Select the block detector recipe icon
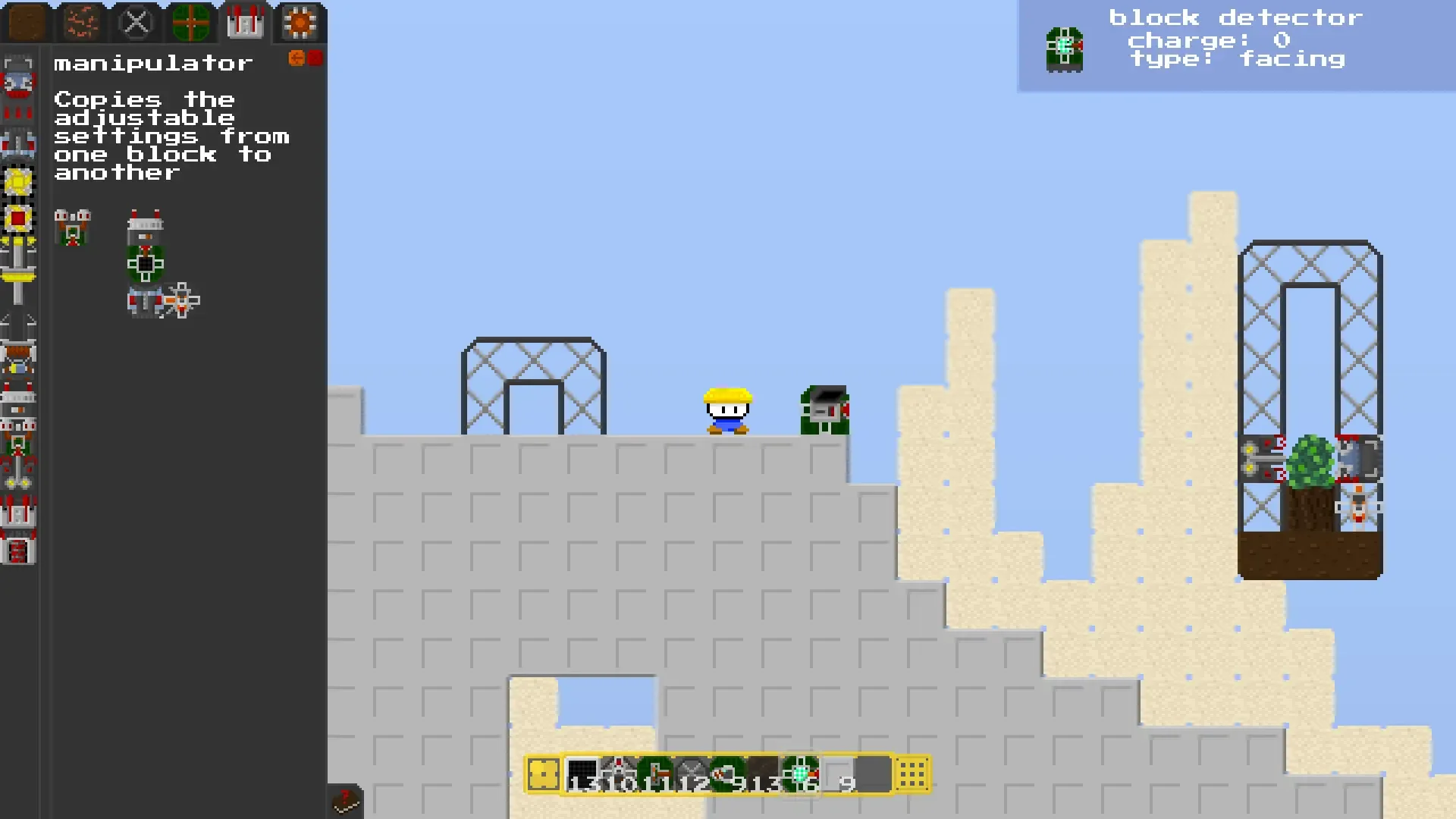Image resolution: width=1456 pixels, height=819 pixels. point(73,227)
